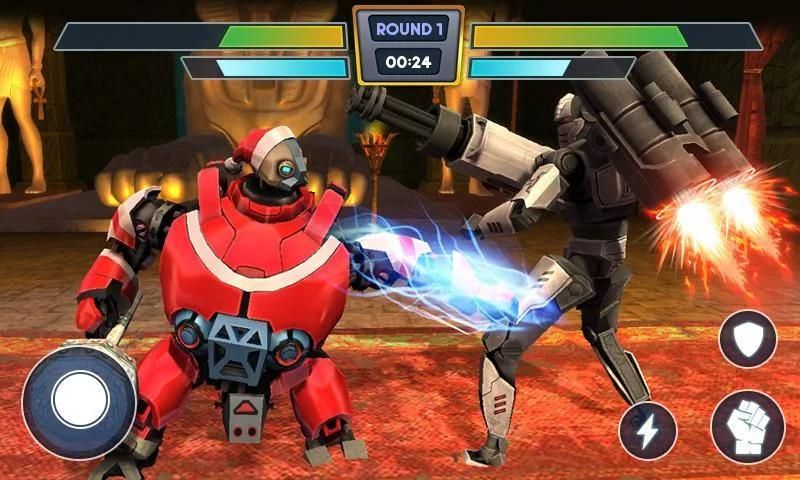Image resolution: width=800 pixels, height=480 pixels.
Task: Hit the fist punch attack button
Action: point(747,426)
